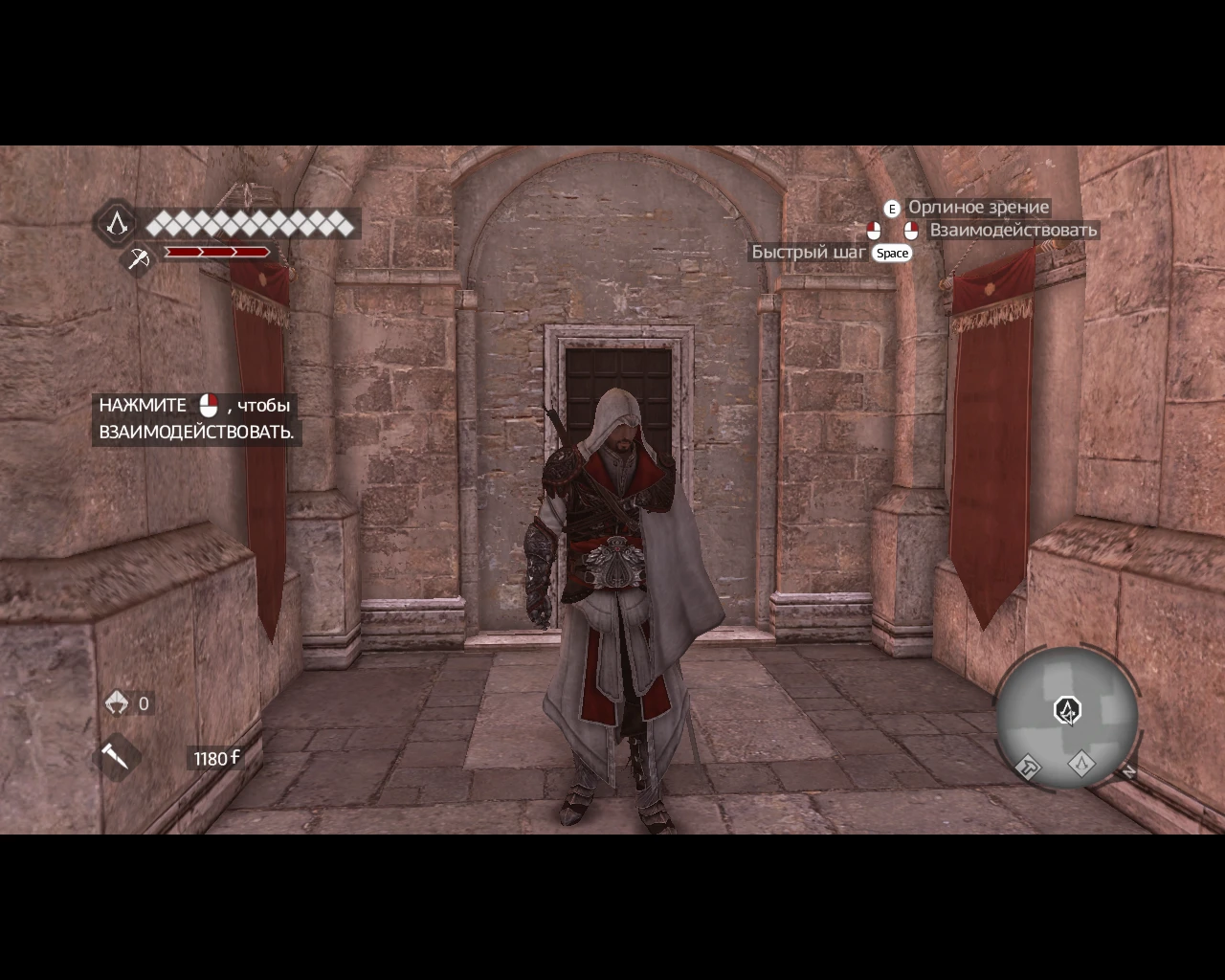Enable Взаимодействовать via mouse button prompt
Image resolution: width=1225 pixels, height=980 pixels.
(909, 230)
